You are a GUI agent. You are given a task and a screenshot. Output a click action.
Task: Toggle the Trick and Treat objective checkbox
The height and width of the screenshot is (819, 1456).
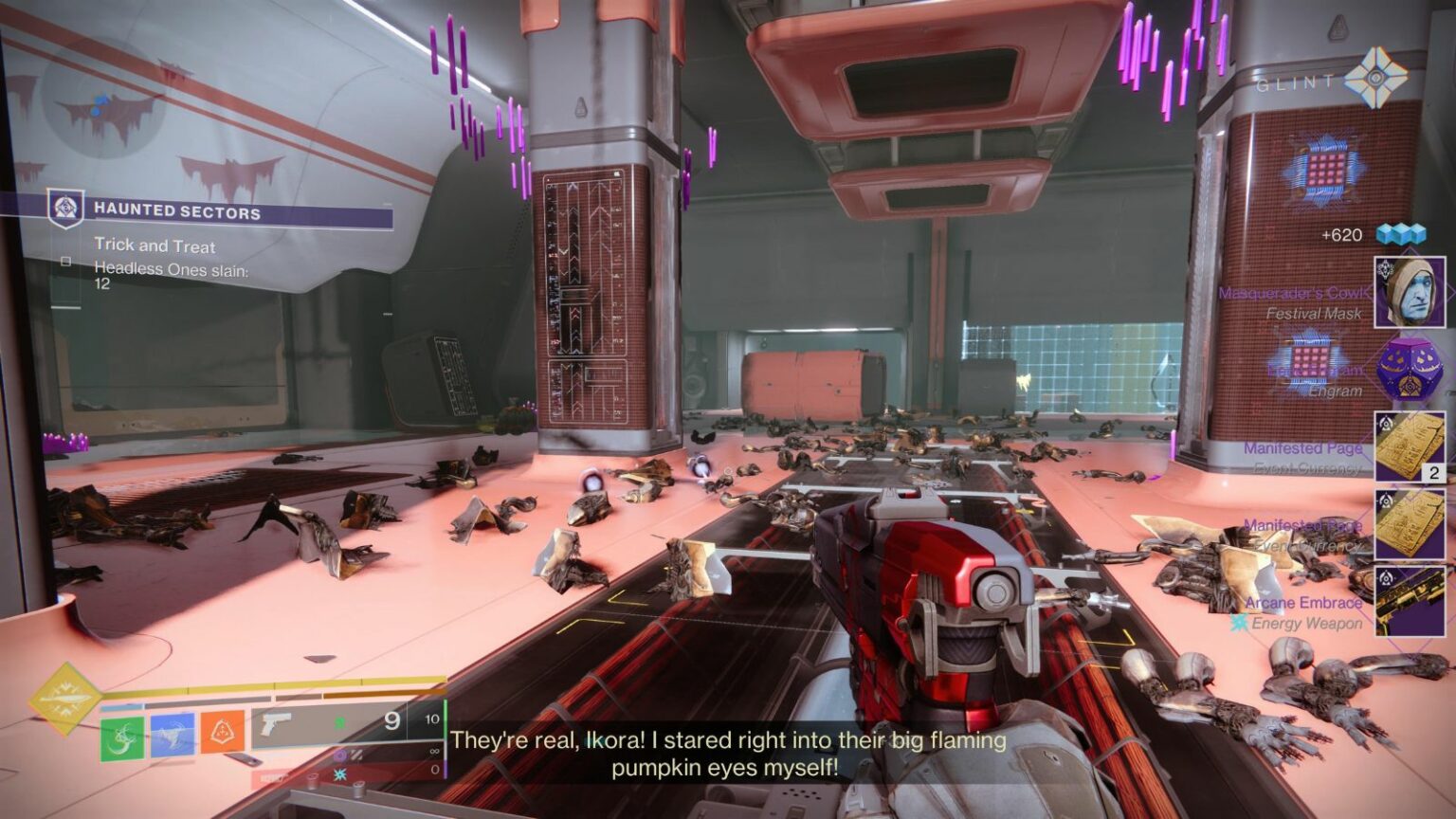65,262
